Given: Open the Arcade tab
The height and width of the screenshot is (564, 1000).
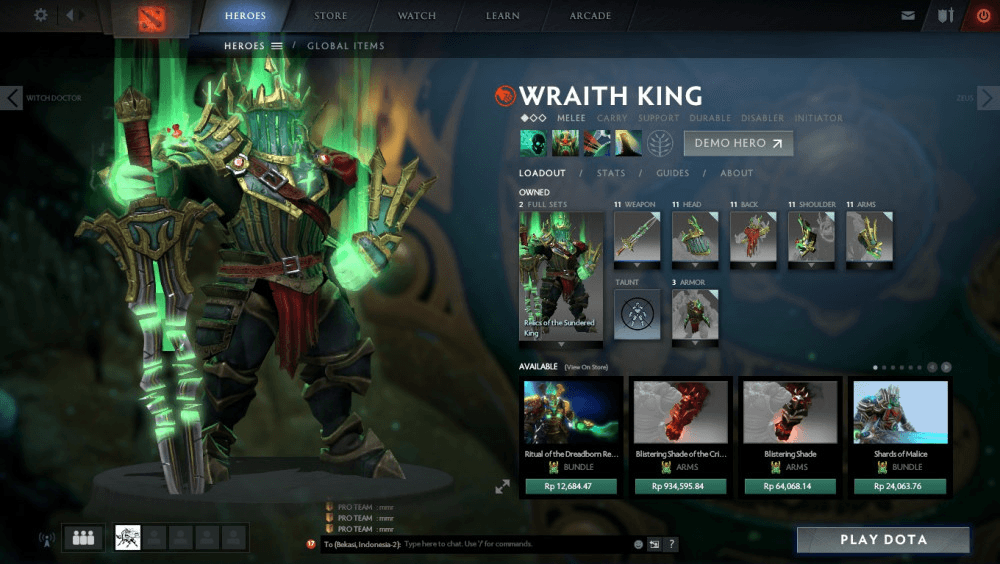Looking at the screenshot, I should [x=590, y=16].
